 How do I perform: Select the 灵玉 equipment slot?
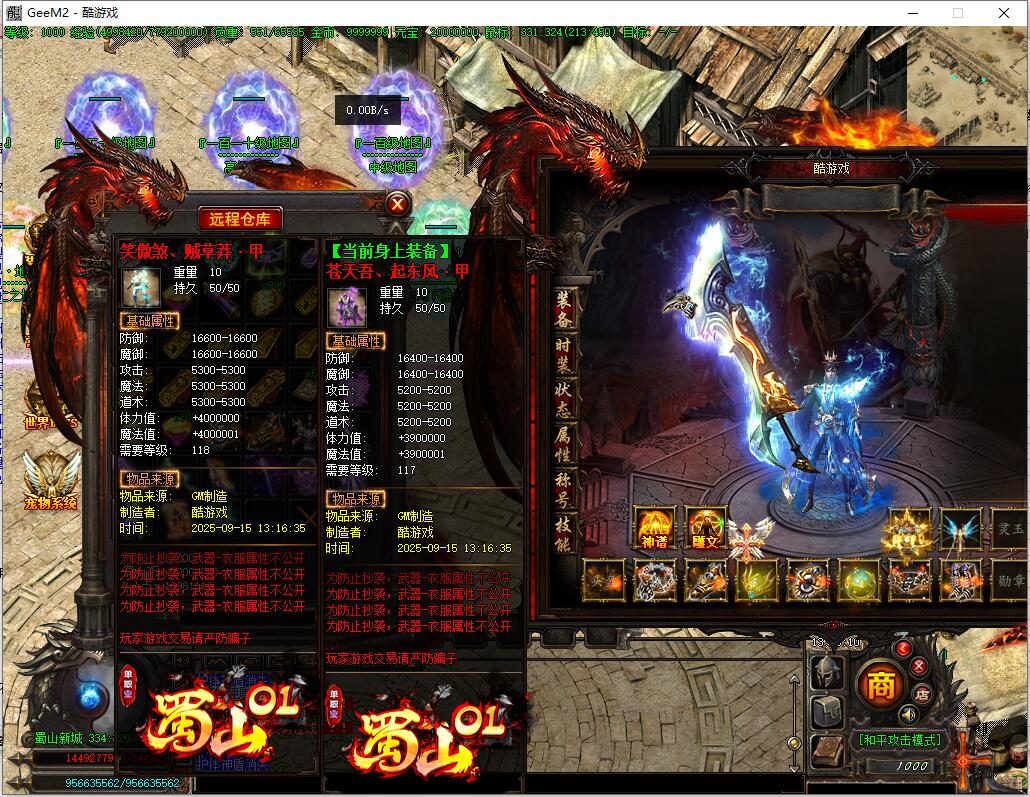(x=1010, y=528)
